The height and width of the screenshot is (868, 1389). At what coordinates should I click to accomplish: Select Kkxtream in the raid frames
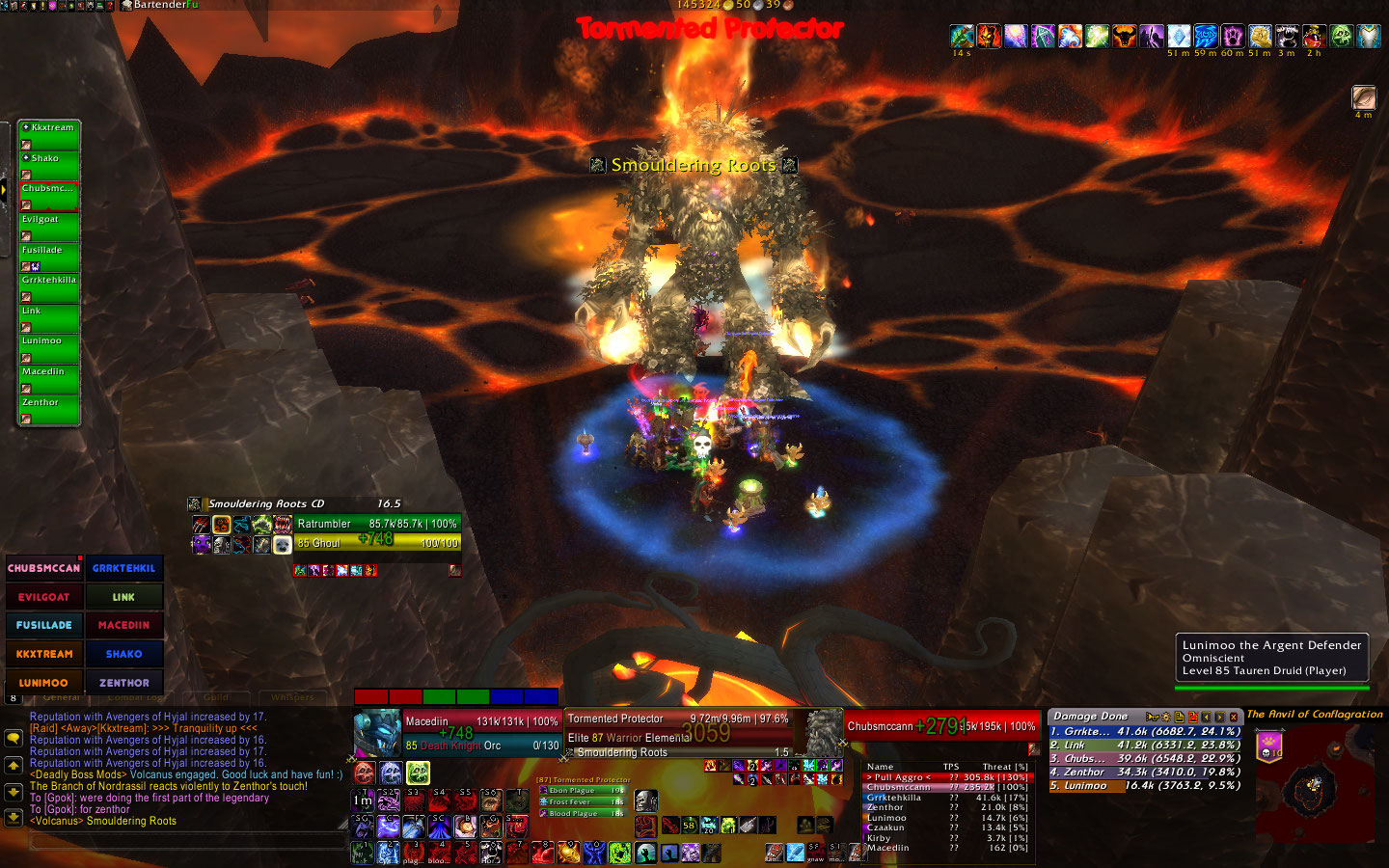[48, 135]
